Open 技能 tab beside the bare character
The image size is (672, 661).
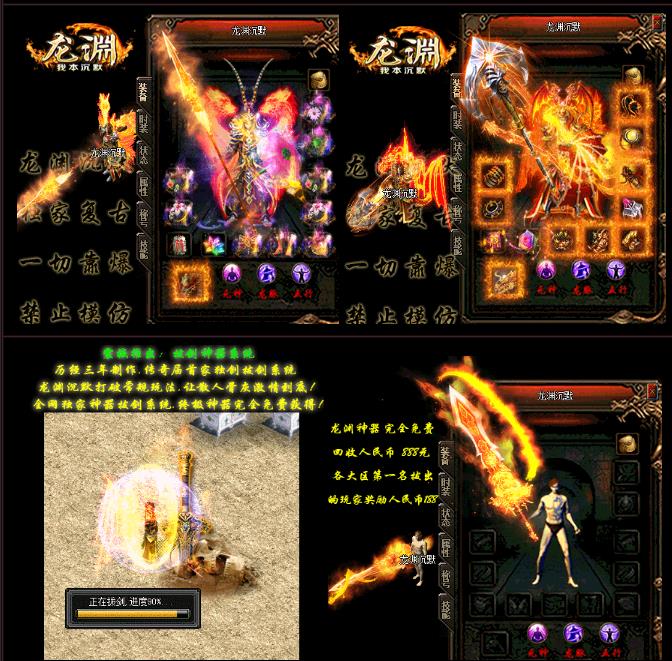click(447, 608)
